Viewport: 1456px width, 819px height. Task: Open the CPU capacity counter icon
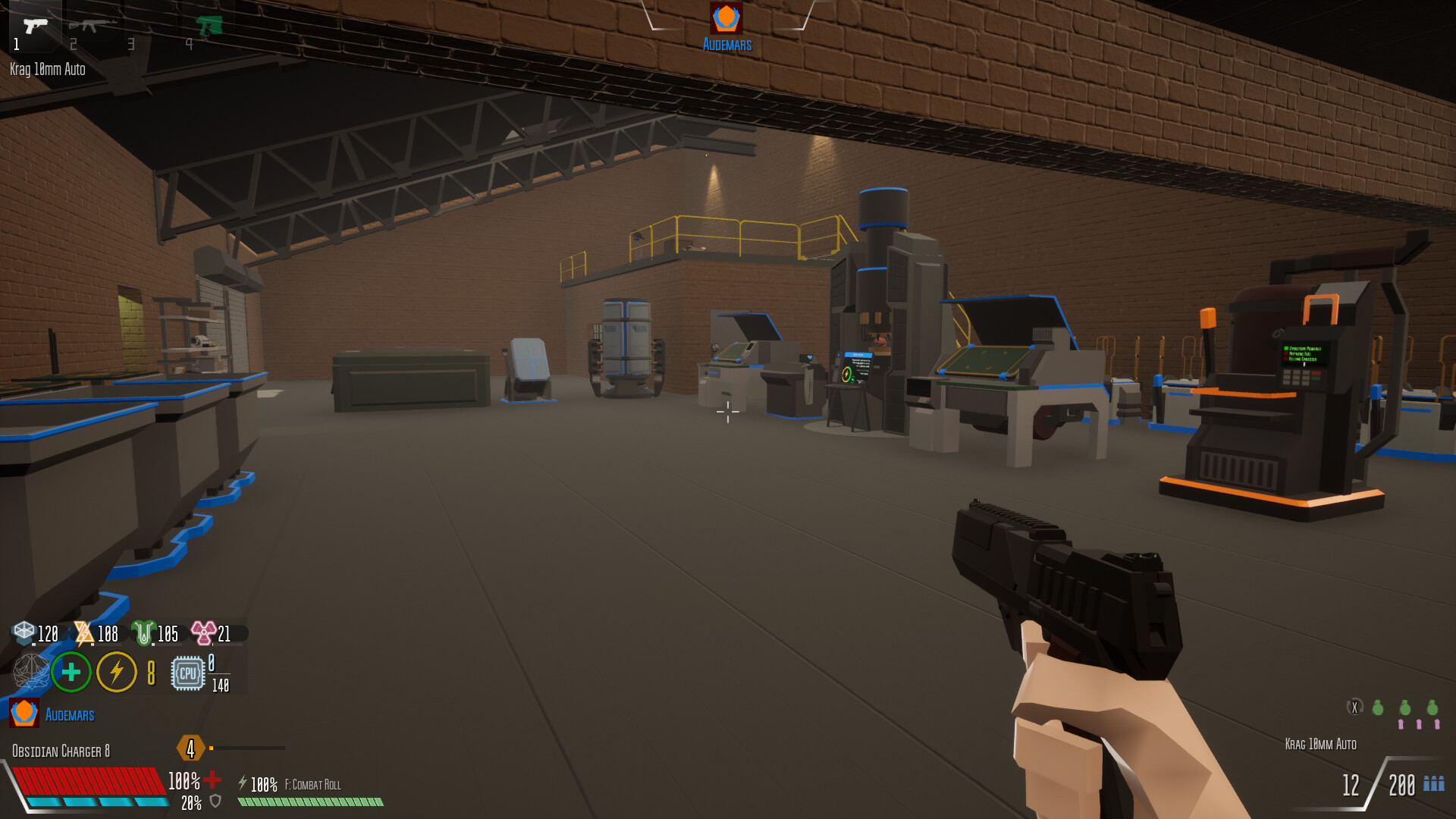tap(188, 673)
